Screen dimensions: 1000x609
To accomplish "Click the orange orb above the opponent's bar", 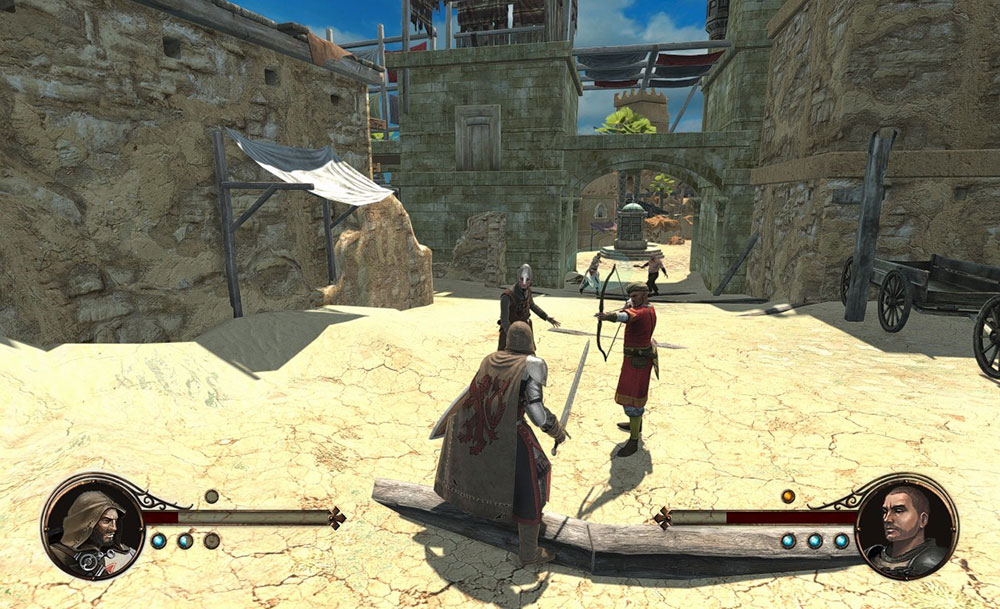I will [788, 496].
